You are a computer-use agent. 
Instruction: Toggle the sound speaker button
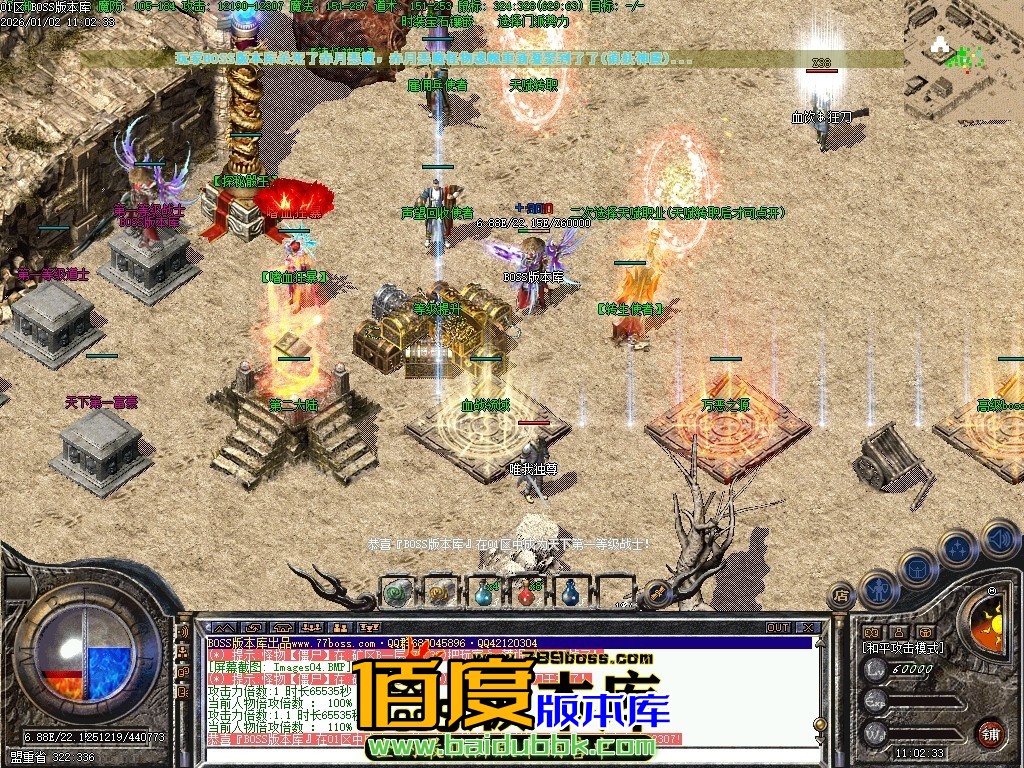tap(999, 538)
